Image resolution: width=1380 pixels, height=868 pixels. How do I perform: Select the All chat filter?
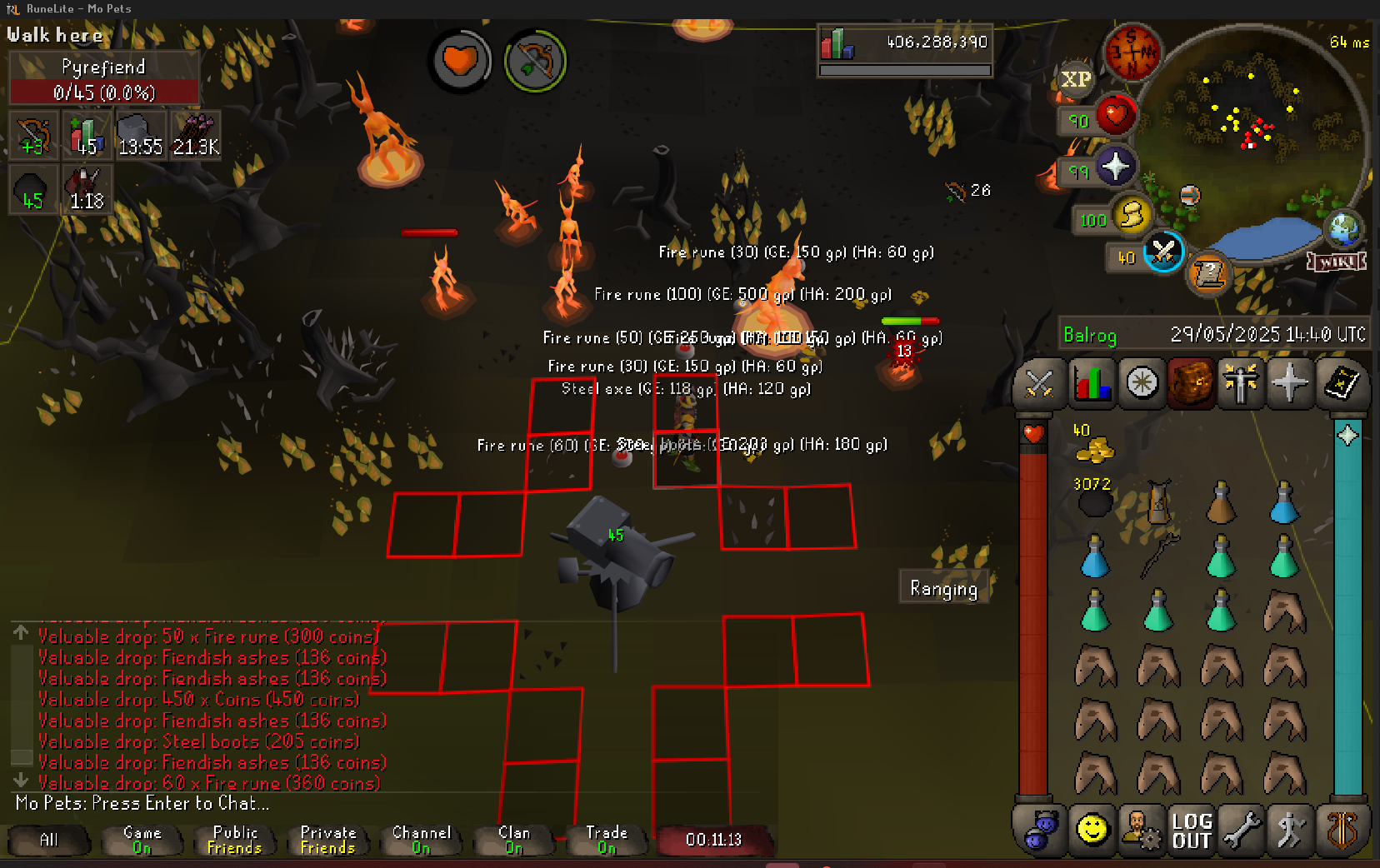49,840
